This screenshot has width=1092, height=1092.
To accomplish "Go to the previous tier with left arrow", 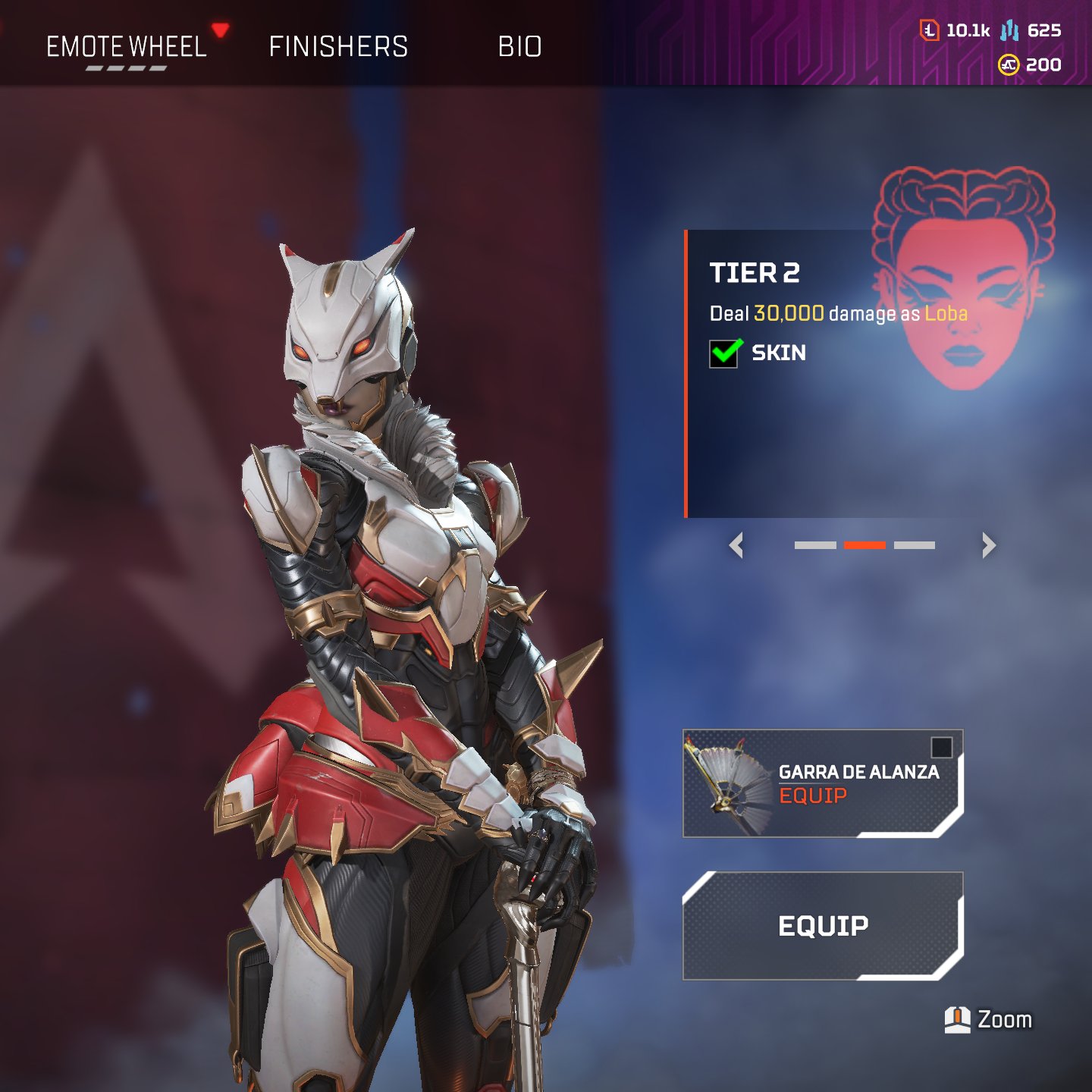I will (736, 545).
